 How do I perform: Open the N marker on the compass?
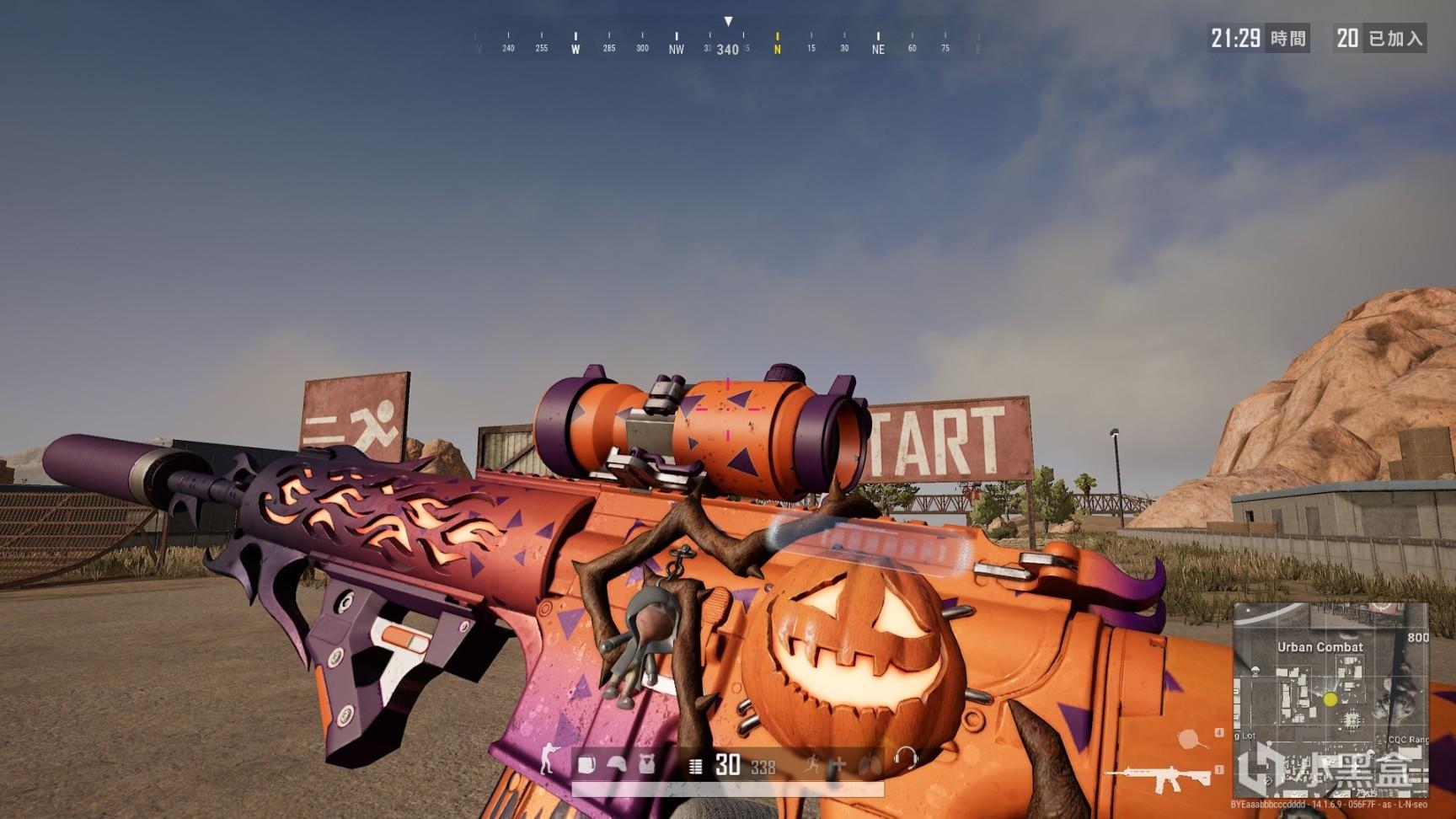[x=775, y=48]
